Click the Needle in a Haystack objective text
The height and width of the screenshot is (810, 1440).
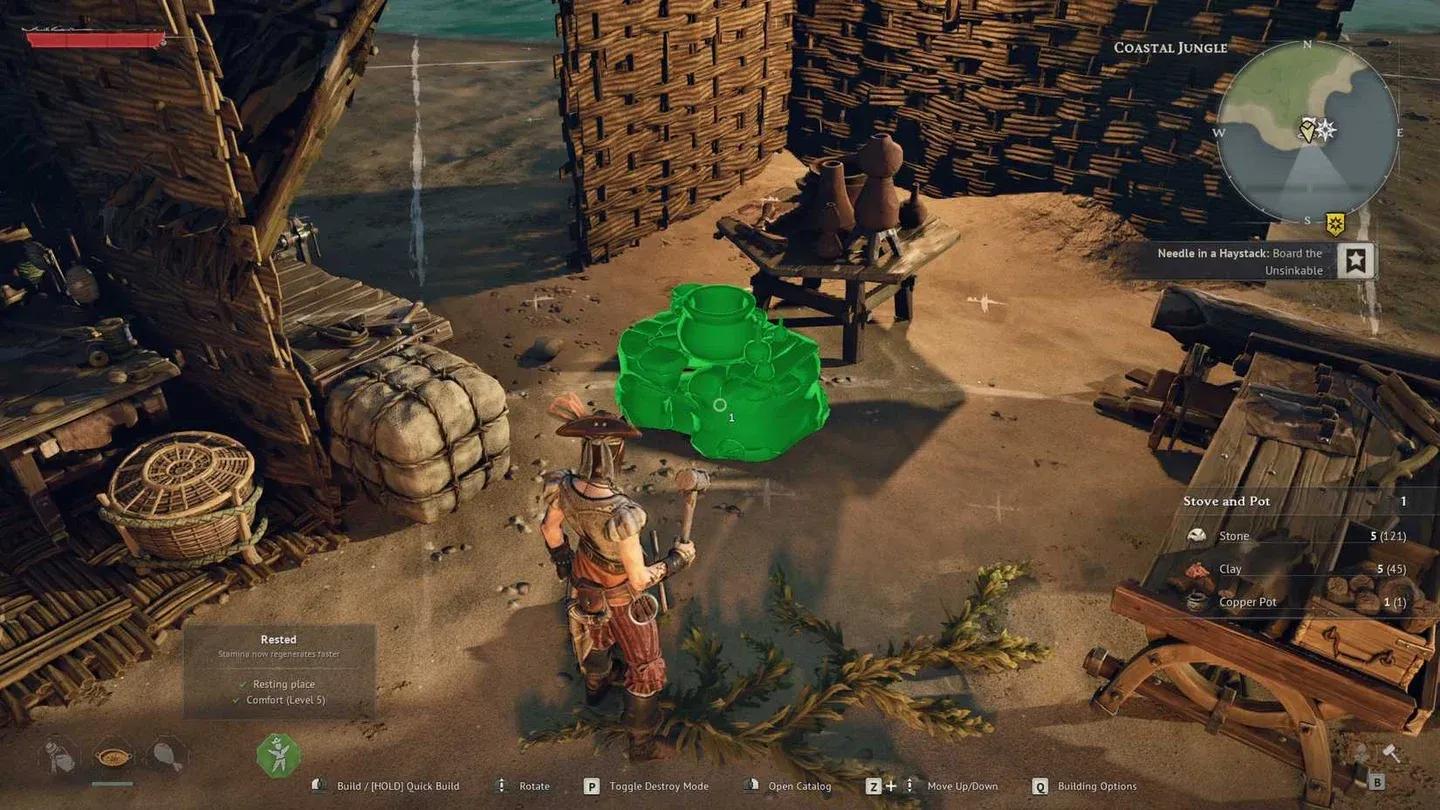point(1240,253)
